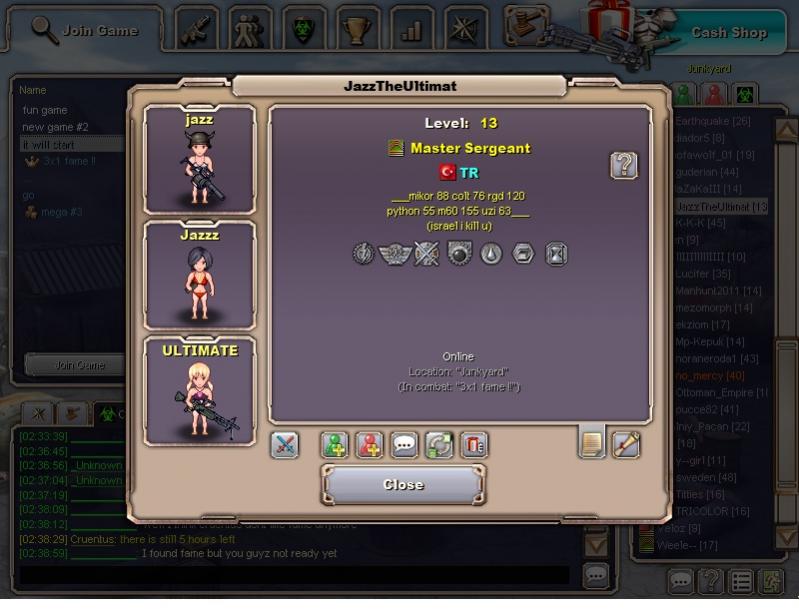The height and width of the screenshot is (613, 799).
Task: Click the green arrows trade button
Action: point(439,445)
